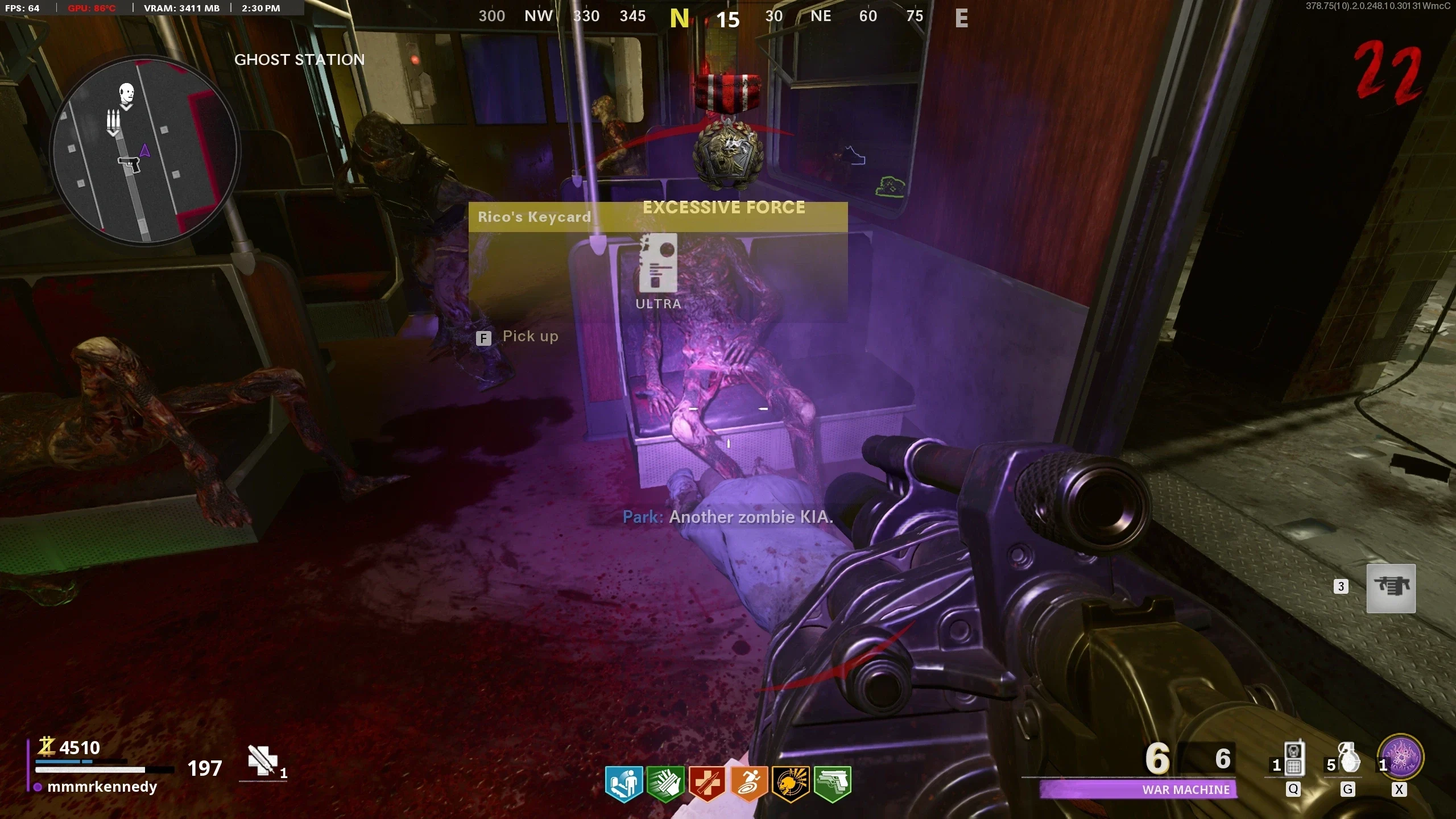Viewport: 1456px width, 819px height.
Task: Click the Rico's Keycard item icon
Action: (658, 263)
